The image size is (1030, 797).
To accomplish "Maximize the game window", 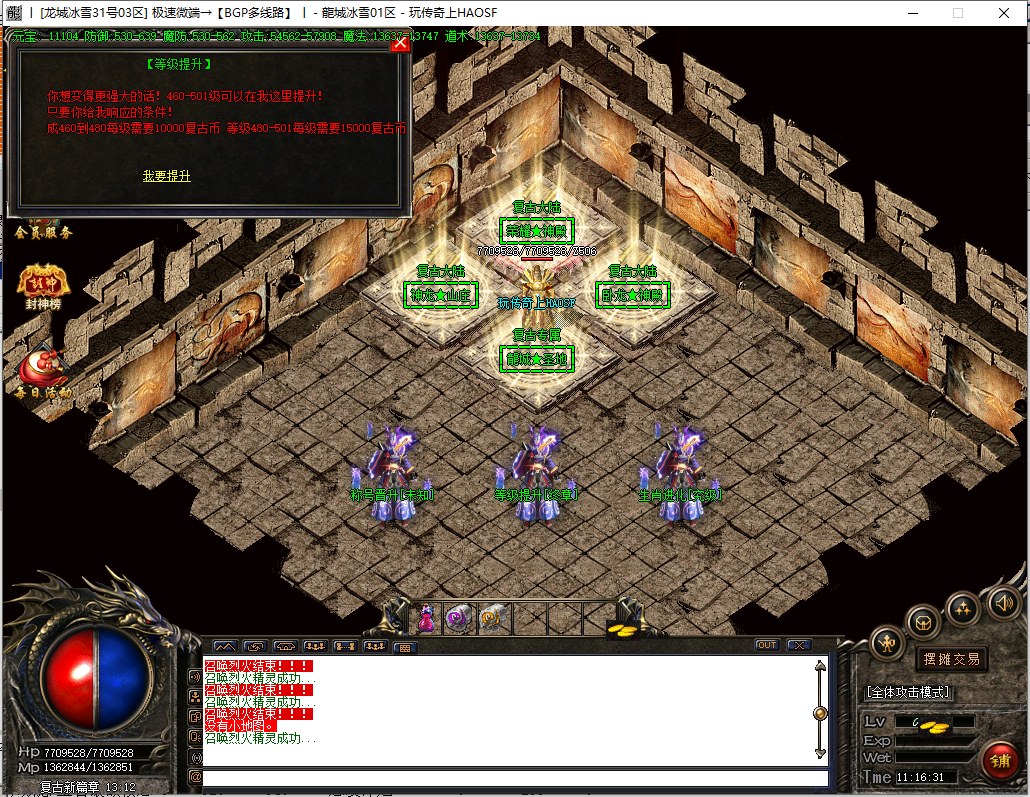I will coord(957,13).
